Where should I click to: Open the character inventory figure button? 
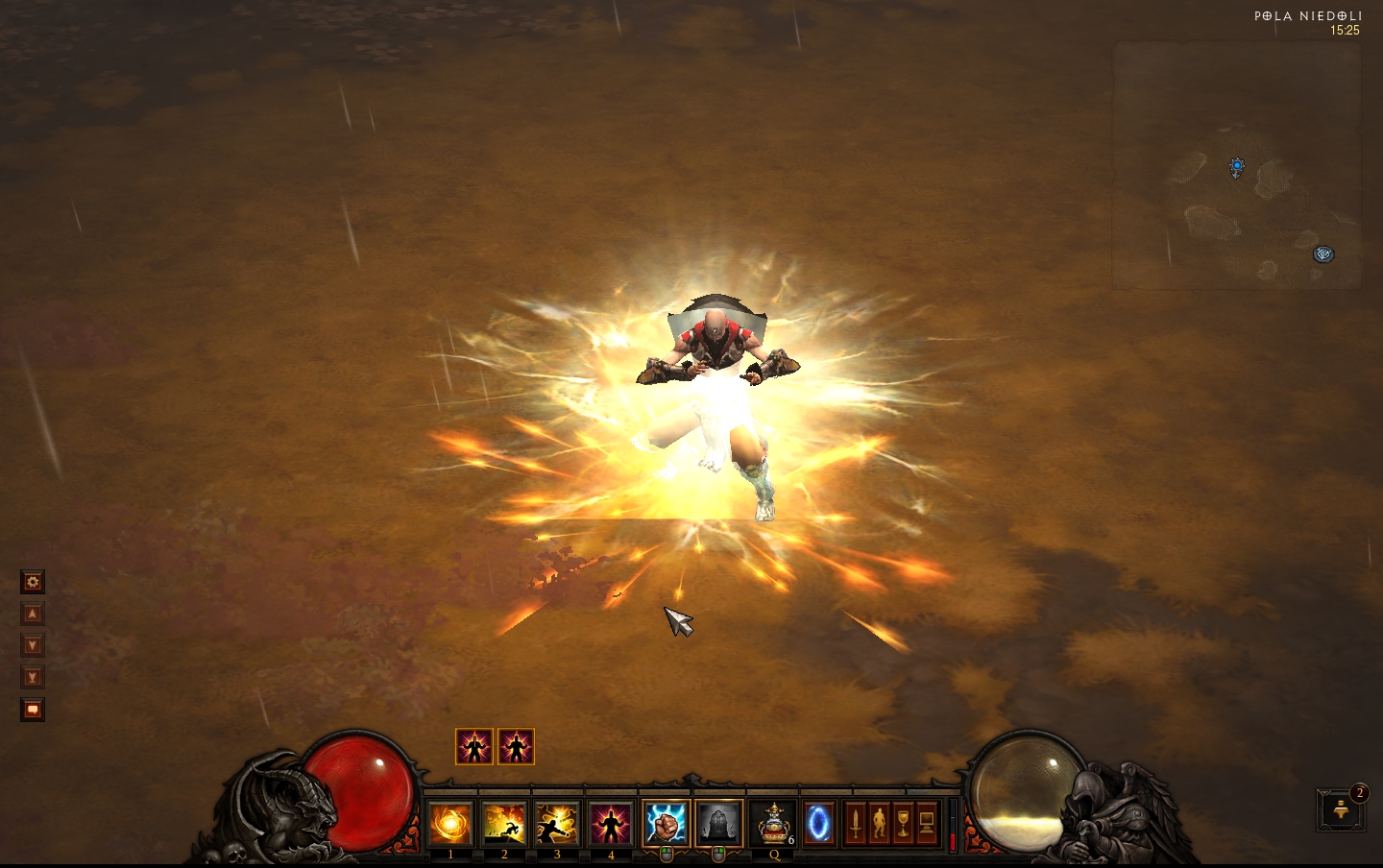point(879,824)
